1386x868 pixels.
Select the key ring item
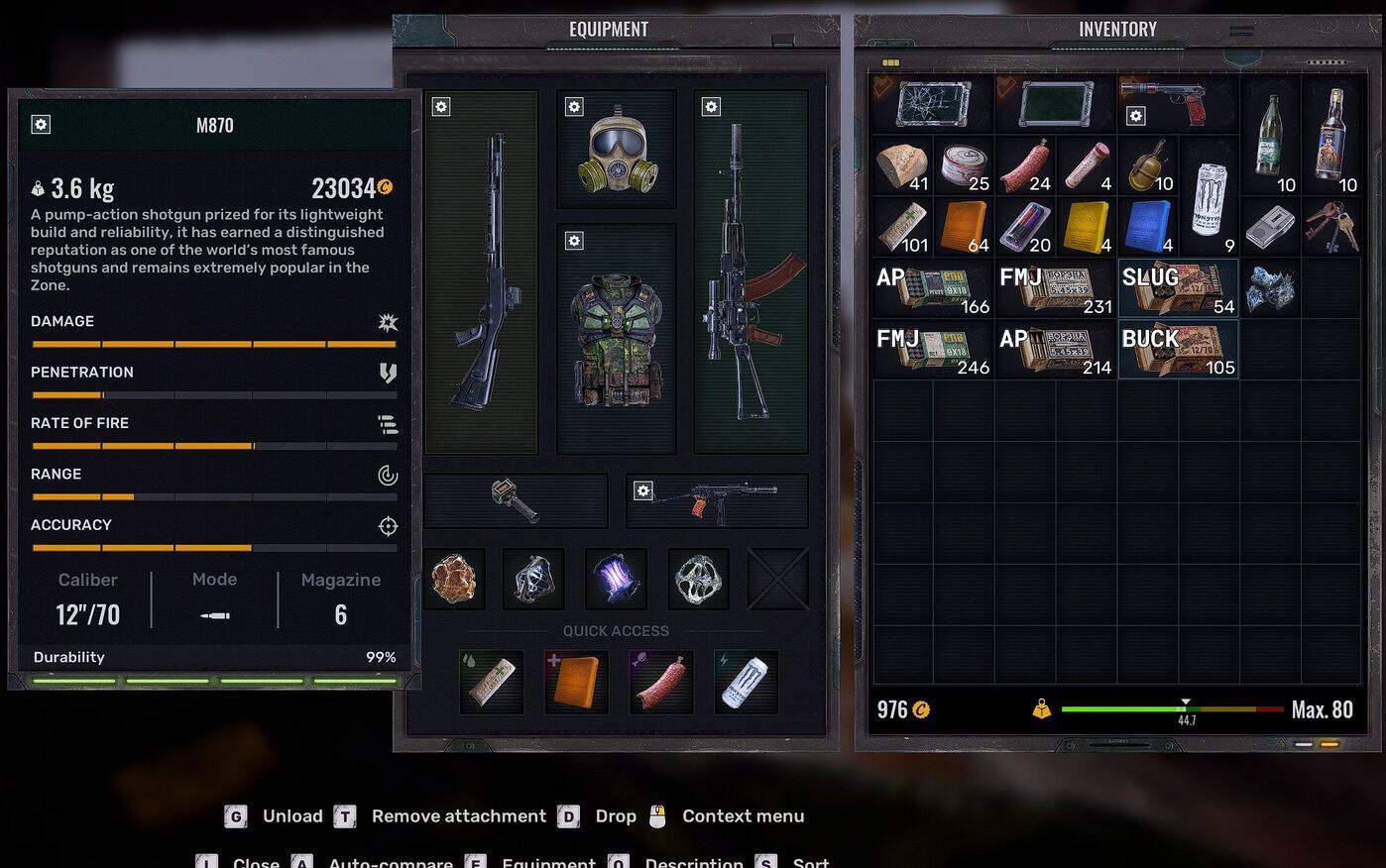pos(1330,227)
